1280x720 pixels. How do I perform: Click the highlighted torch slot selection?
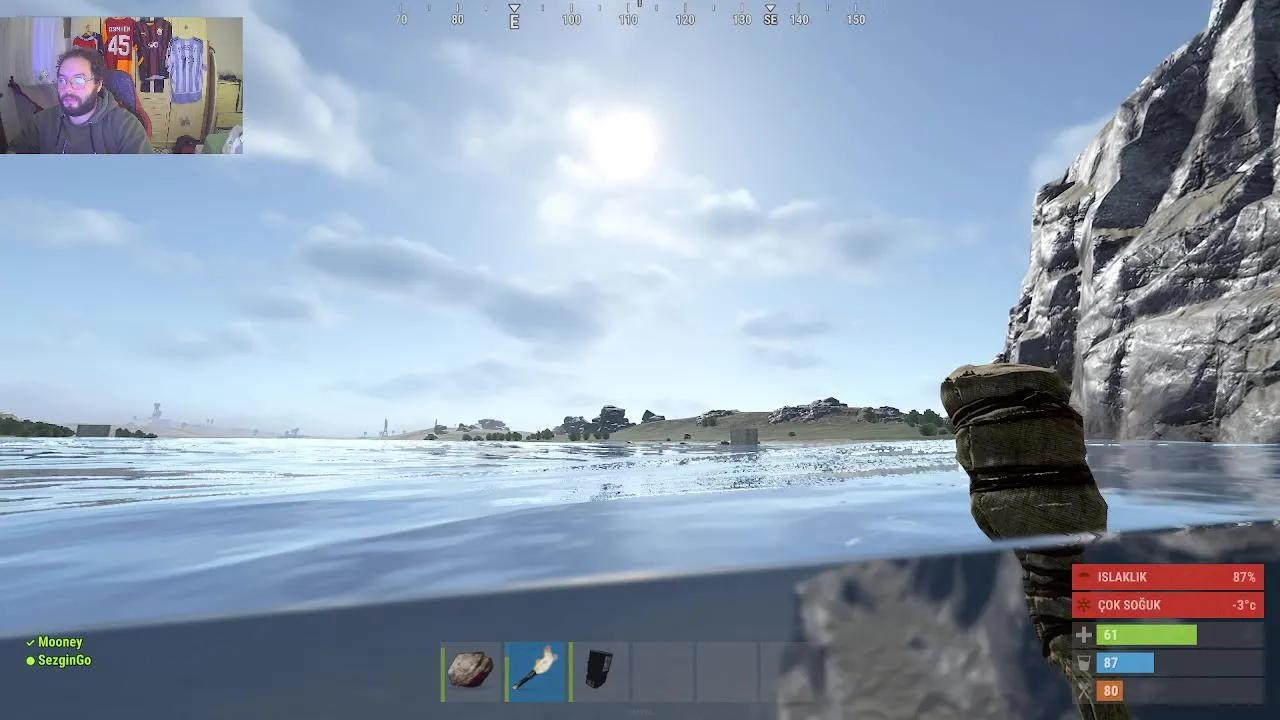pos(535,670)
